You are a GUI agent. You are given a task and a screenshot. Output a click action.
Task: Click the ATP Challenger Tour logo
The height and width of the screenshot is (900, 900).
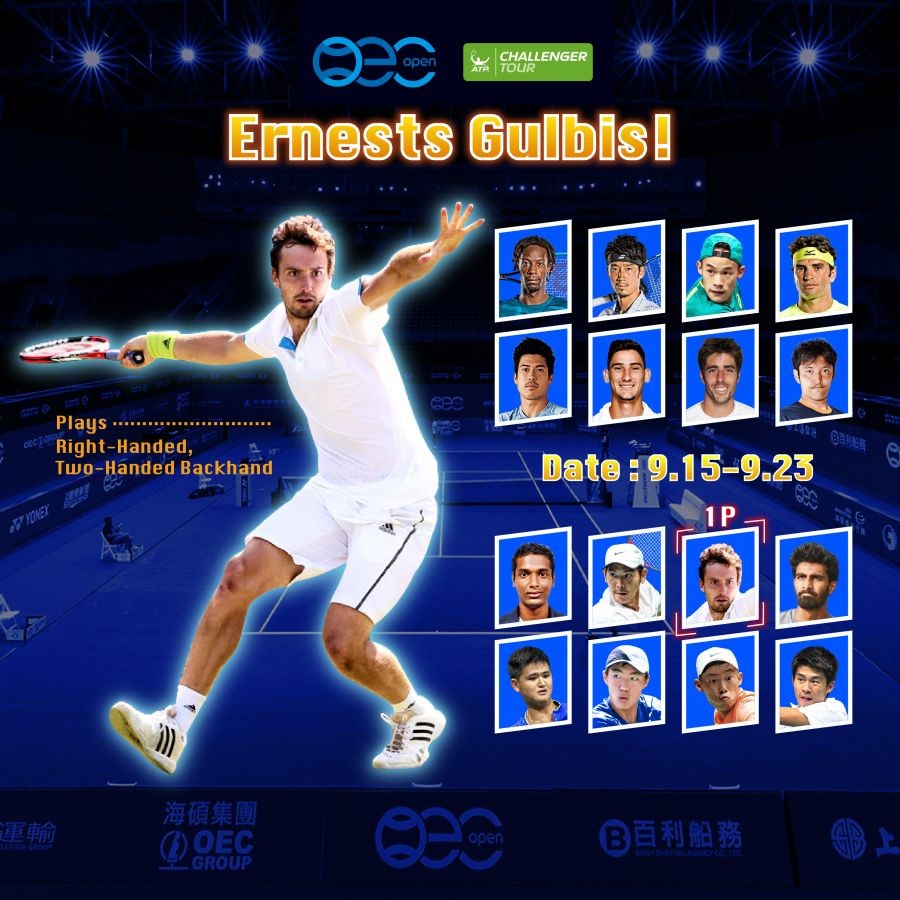click(527, 62)
